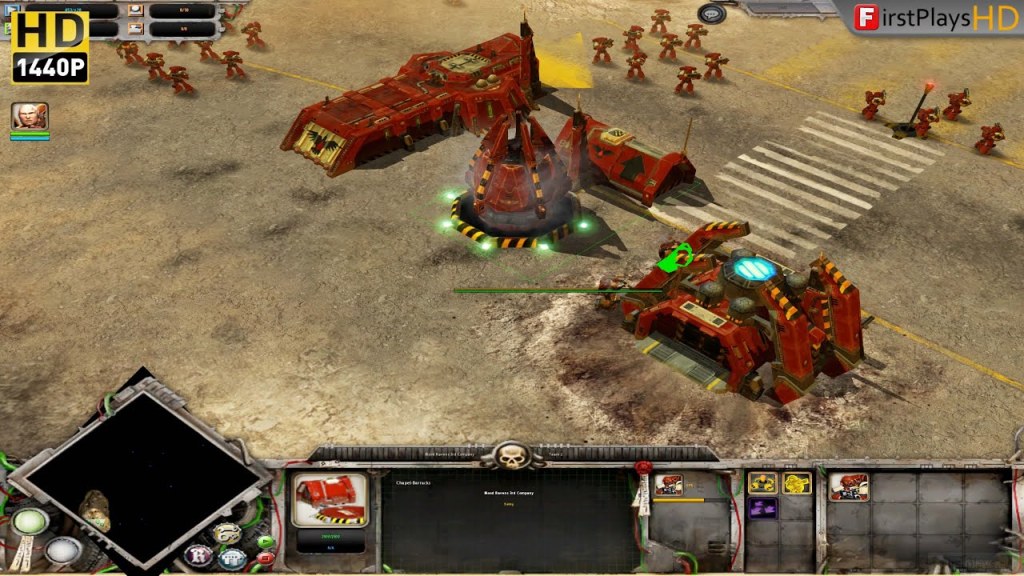This screenshot has width=1024, height=576.
Task: Click the skull emblem on the panel
Action: tap(513, 456)
